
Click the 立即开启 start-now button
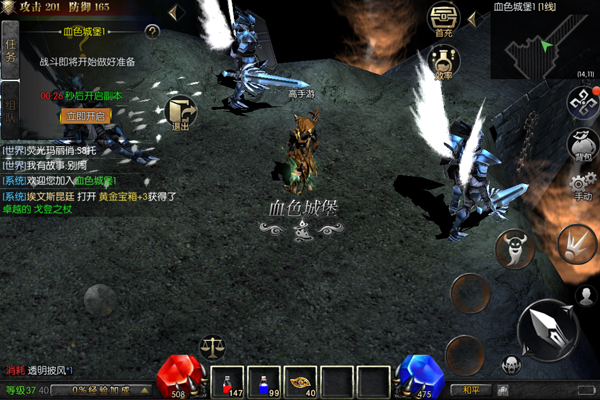85,116
